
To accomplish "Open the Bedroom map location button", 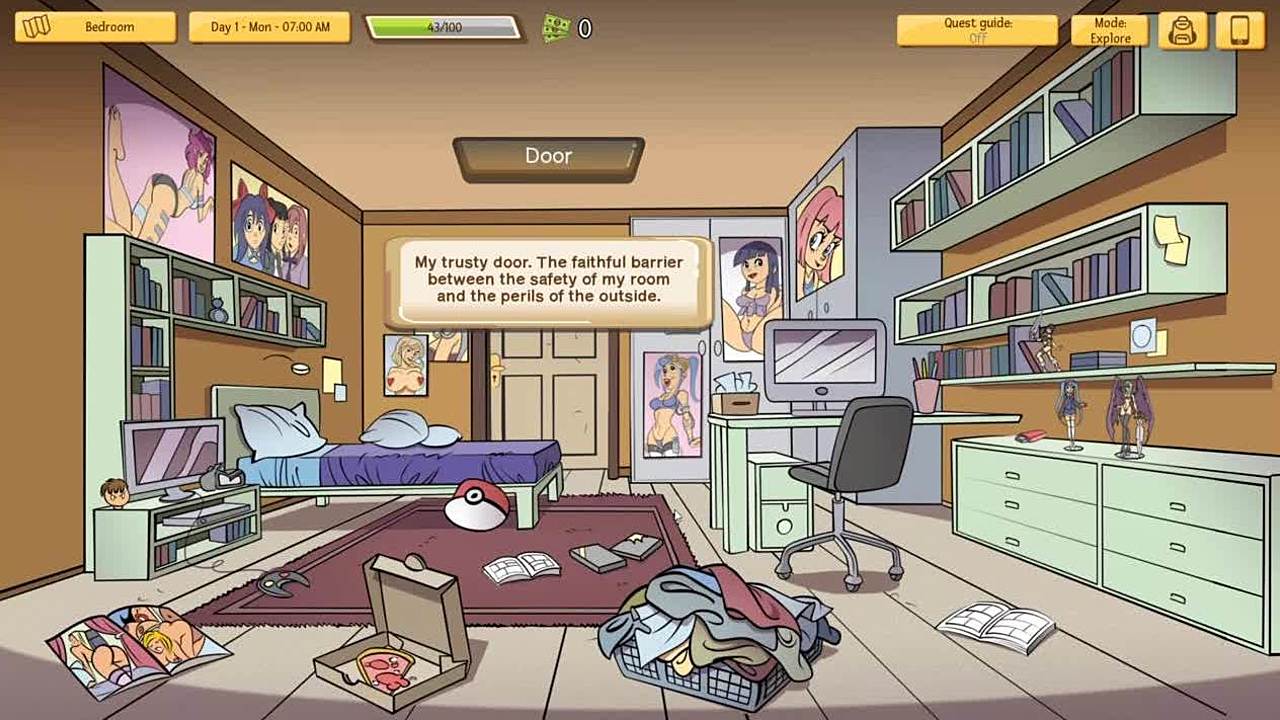I will click(95, 27).
